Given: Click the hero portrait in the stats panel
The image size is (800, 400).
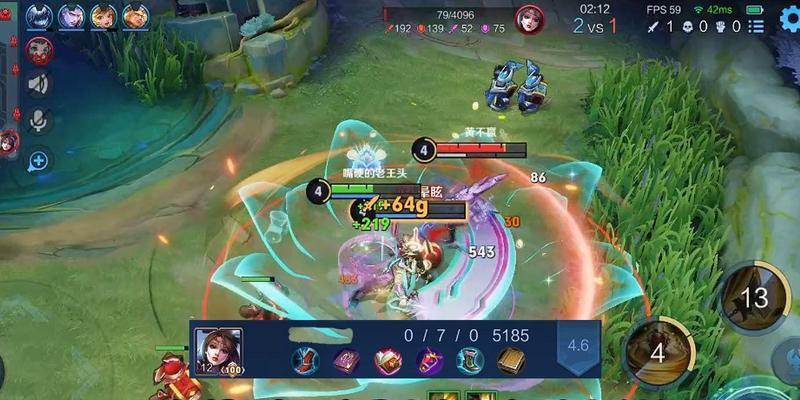Looking at the screenshot, I should [x=218, y=348].
